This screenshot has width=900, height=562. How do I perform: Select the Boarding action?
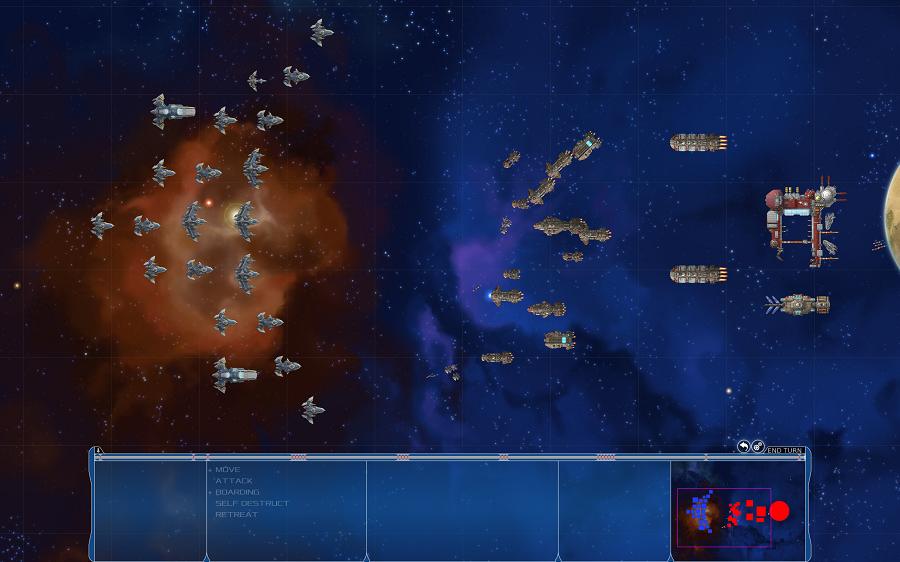[x=237, y=492]
